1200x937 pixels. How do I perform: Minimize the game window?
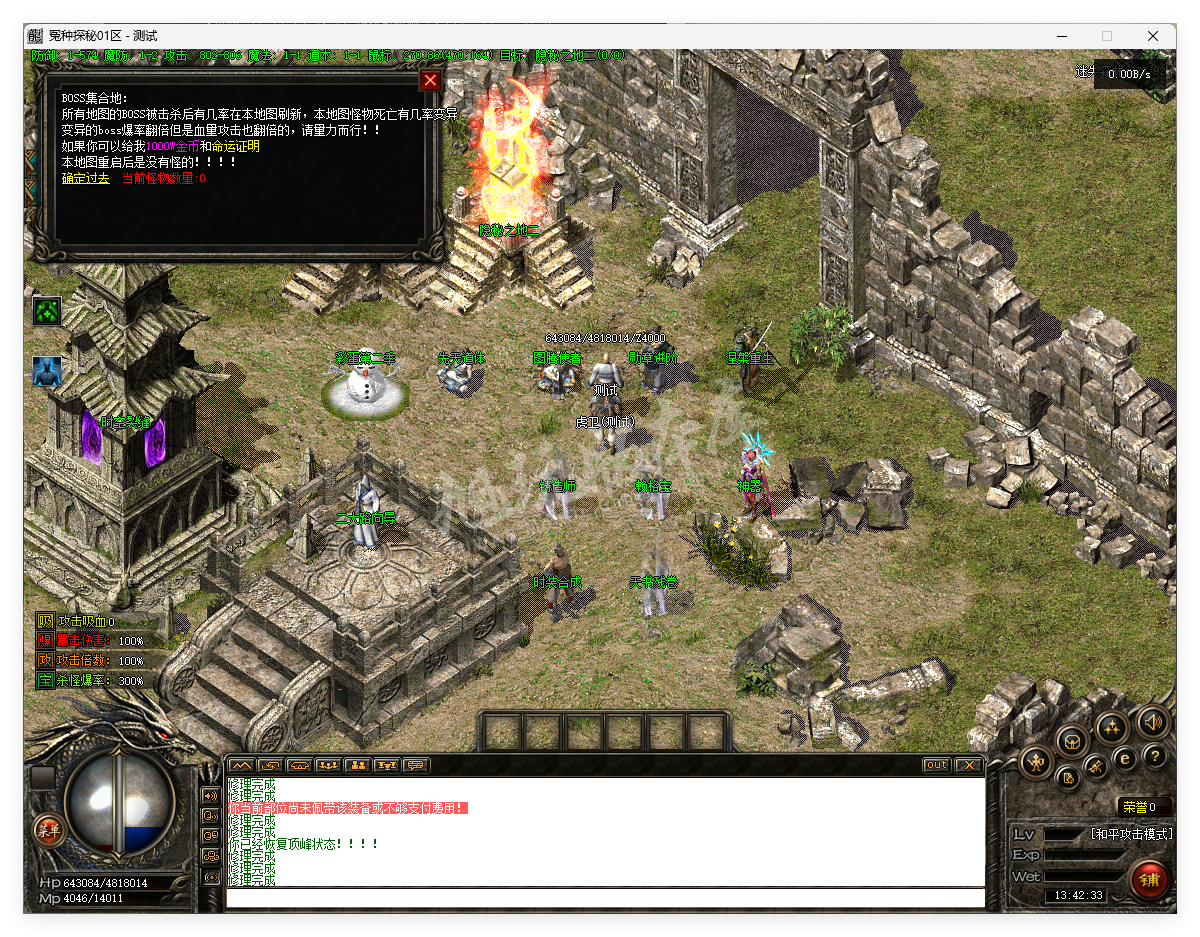pos(1060,36)
